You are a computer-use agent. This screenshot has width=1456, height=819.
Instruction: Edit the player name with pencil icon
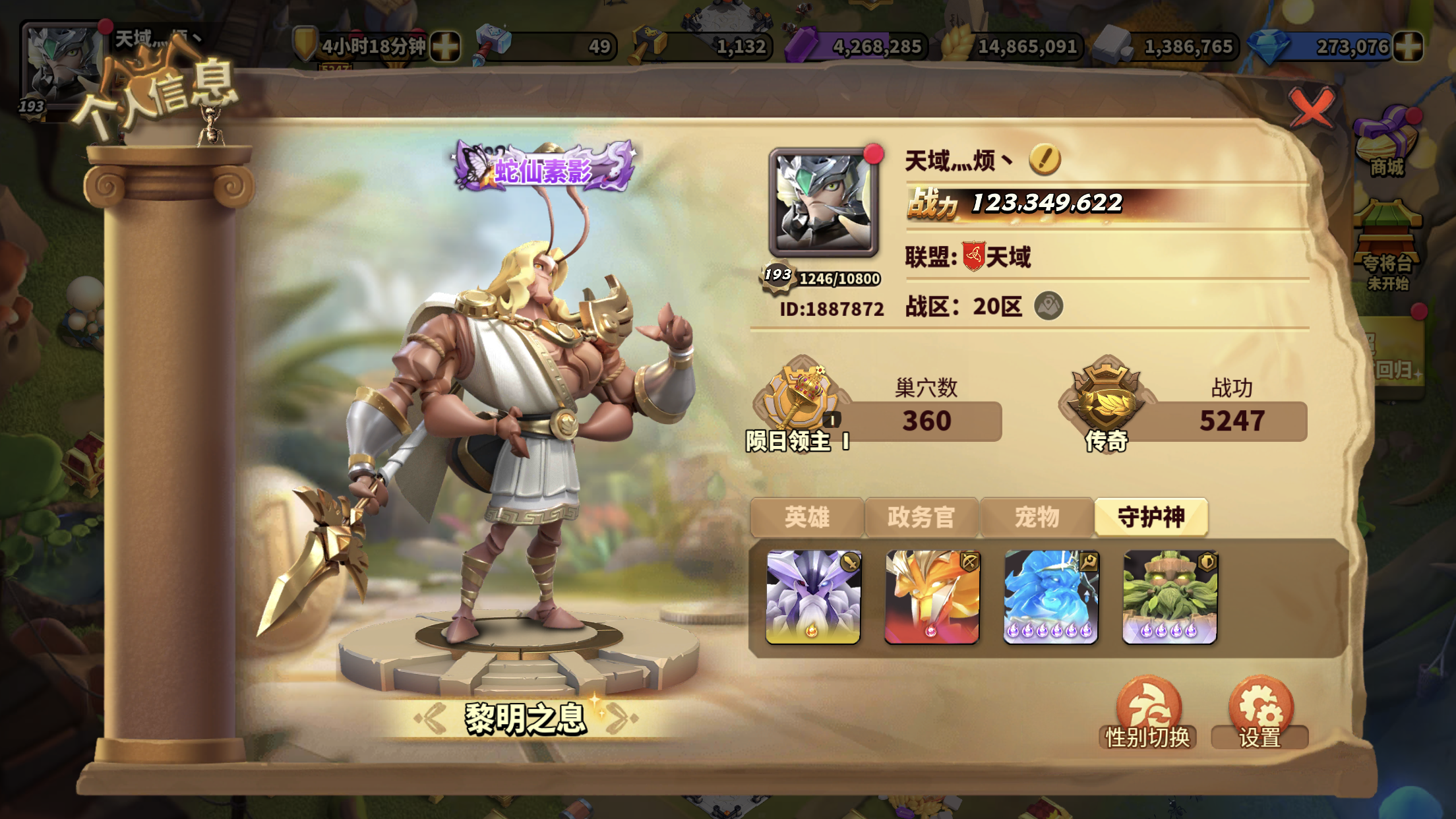[1045, 159]
